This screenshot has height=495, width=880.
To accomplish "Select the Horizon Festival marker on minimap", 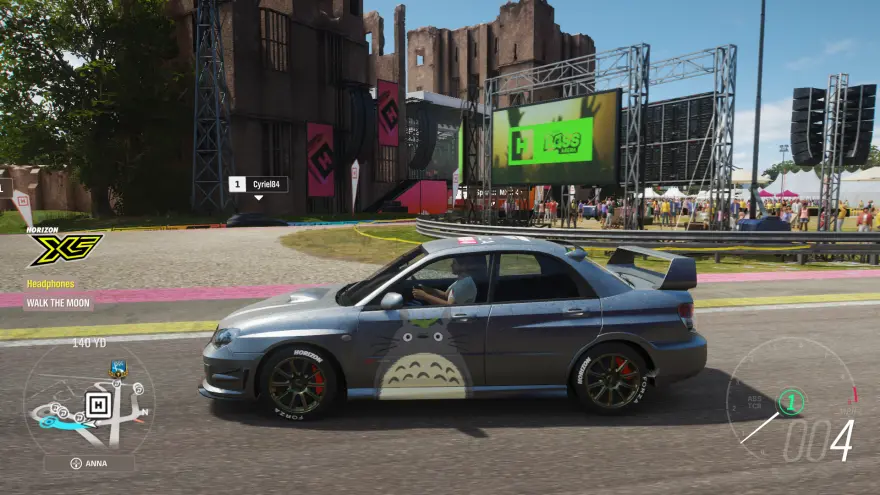I will point(97,404).
